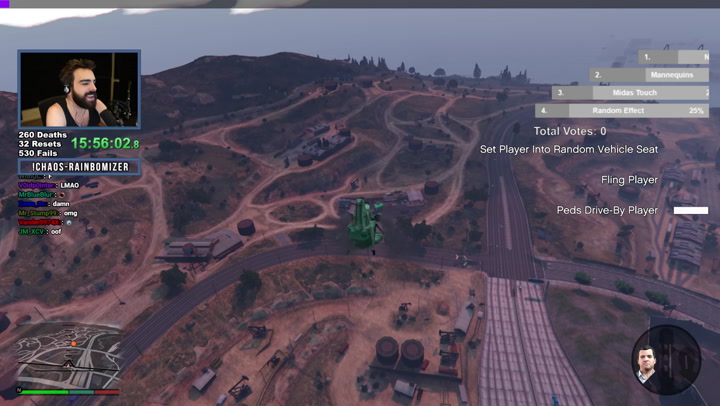Select the Fling Player effect entry

click(x=629, y=180)
